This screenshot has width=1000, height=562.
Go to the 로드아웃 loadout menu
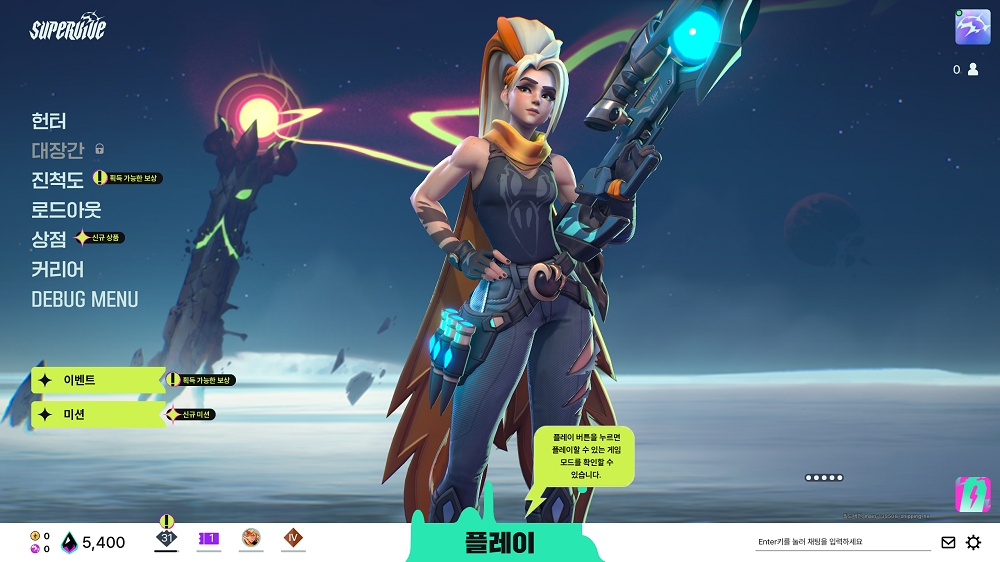pyautogui.click(x=66, y=210)
